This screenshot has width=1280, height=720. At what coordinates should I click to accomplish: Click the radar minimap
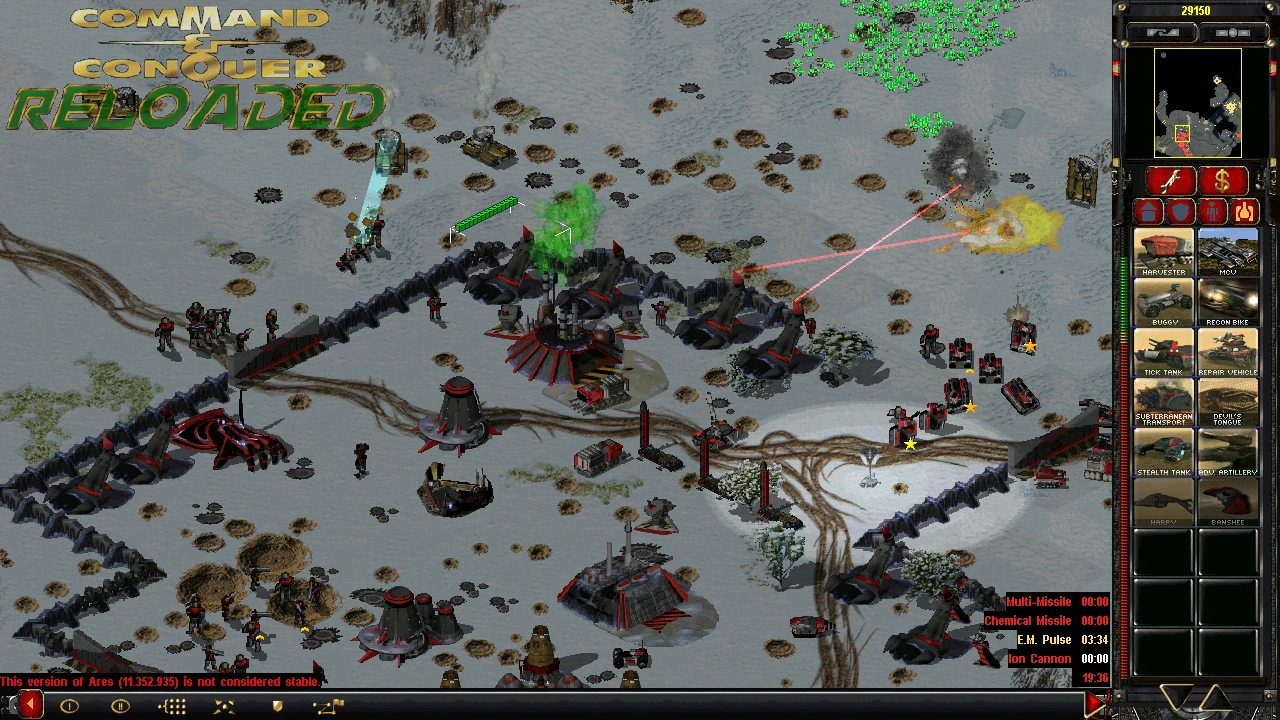[x=1197, y=103]
